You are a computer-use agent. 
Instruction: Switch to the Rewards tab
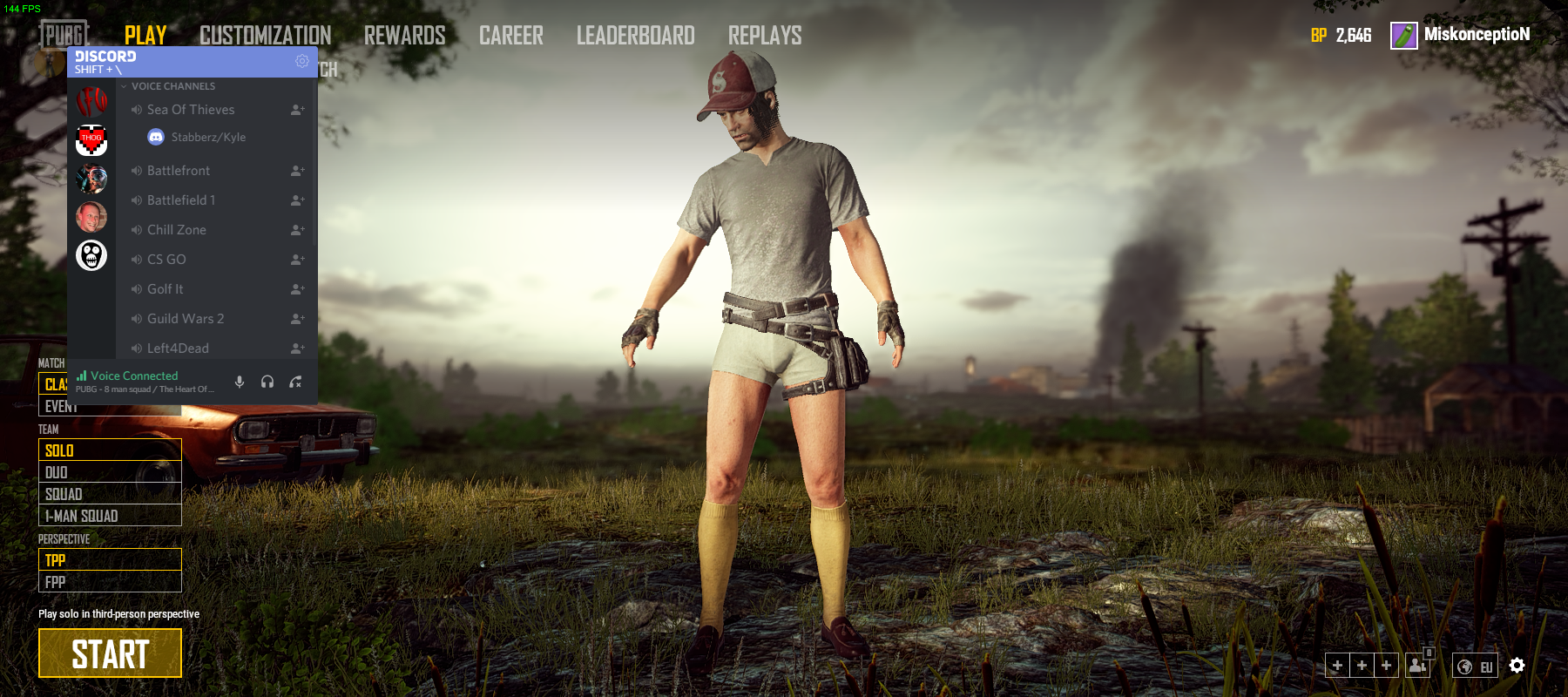pyautogui.click(x=404, y=36)
